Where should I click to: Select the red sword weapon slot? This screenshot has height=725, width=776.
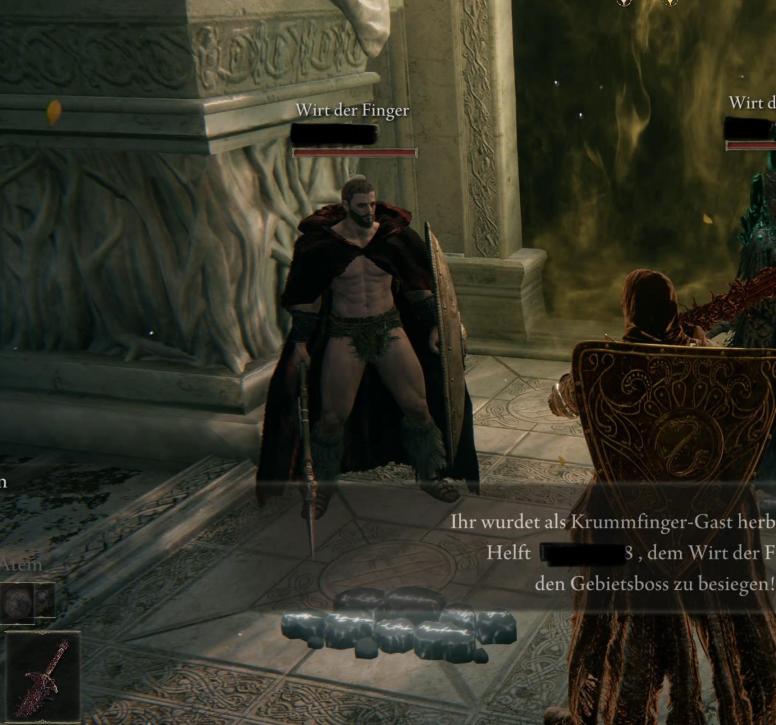[x=42, y=676]
